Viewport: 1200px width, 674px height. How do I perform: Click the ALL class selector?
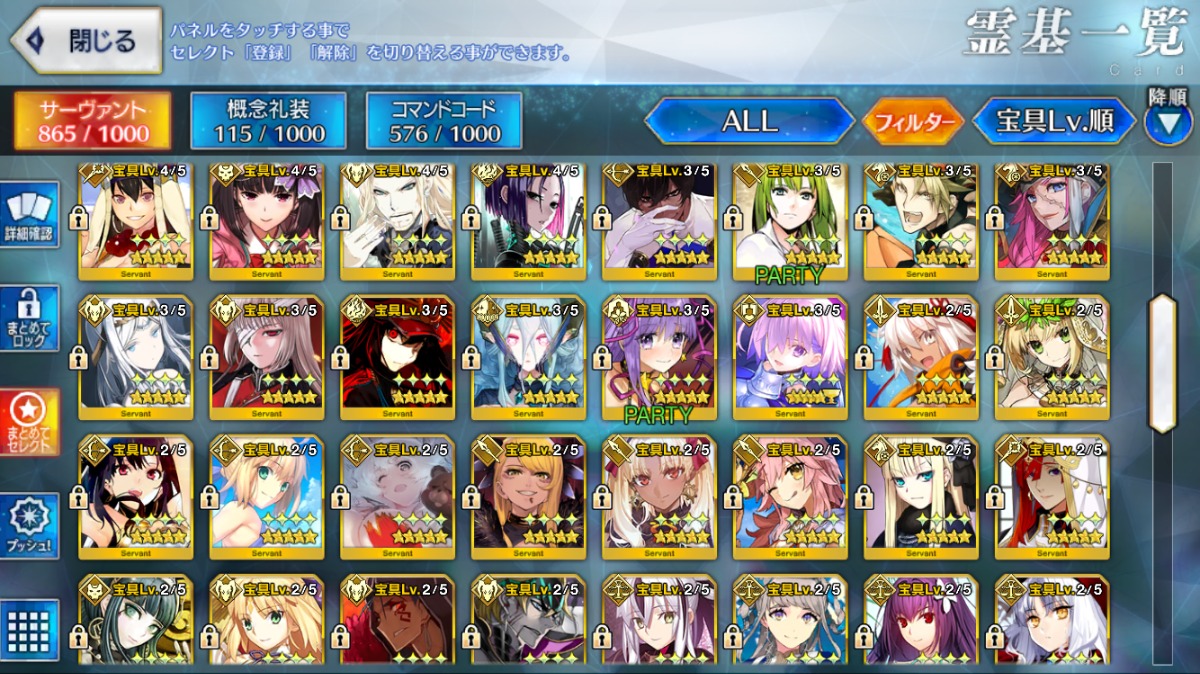coord(748,122)
